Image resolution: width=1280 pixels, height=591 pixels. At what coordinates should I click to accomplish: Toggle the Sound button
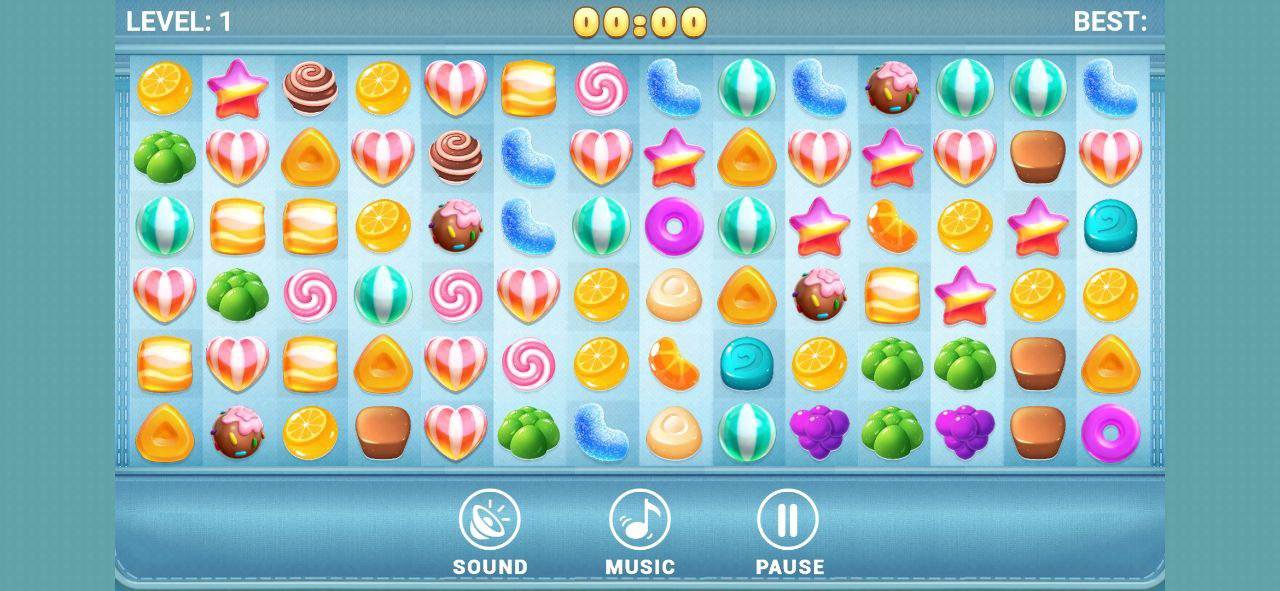point(490,521)
